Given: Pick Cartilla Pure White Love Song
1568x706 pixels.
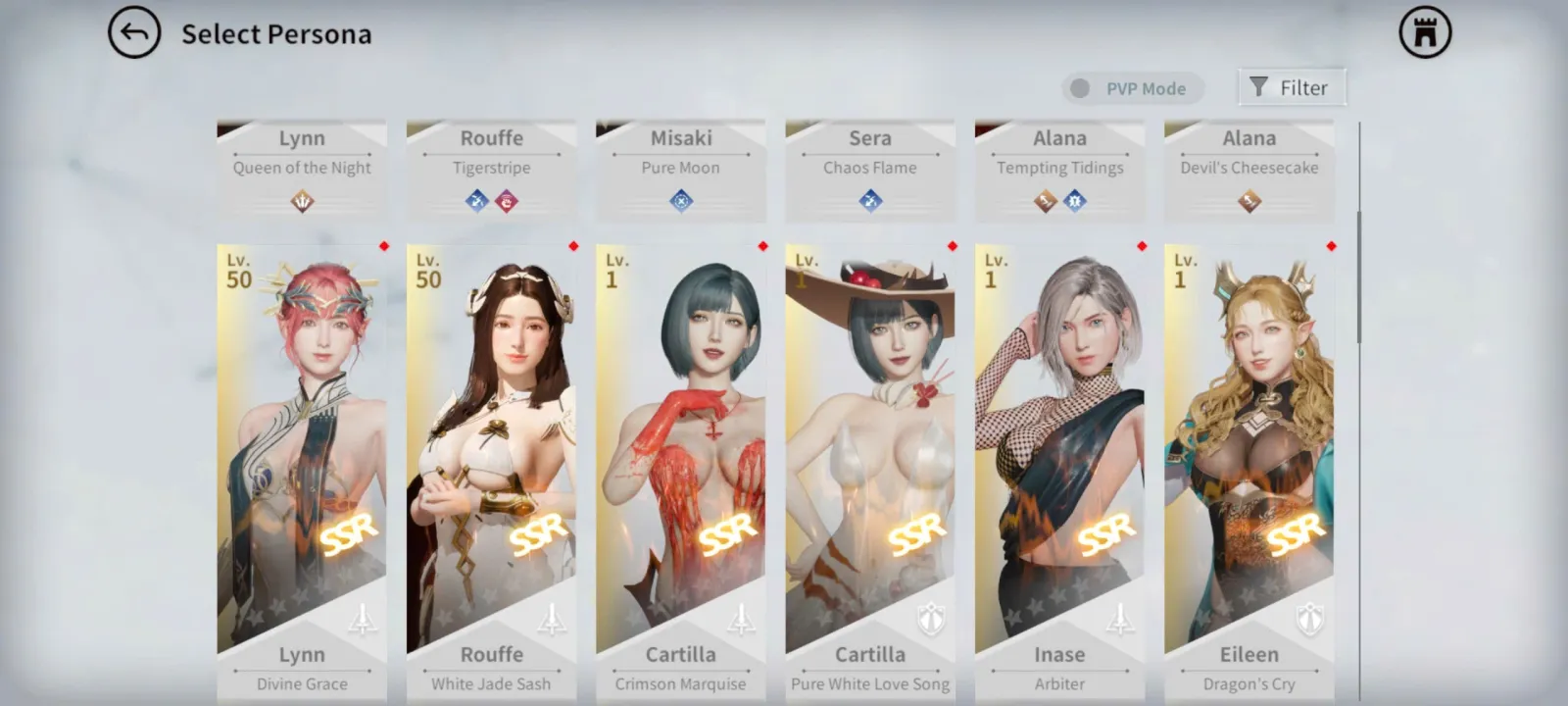Looking at the screenshot, I should [870, 451].
